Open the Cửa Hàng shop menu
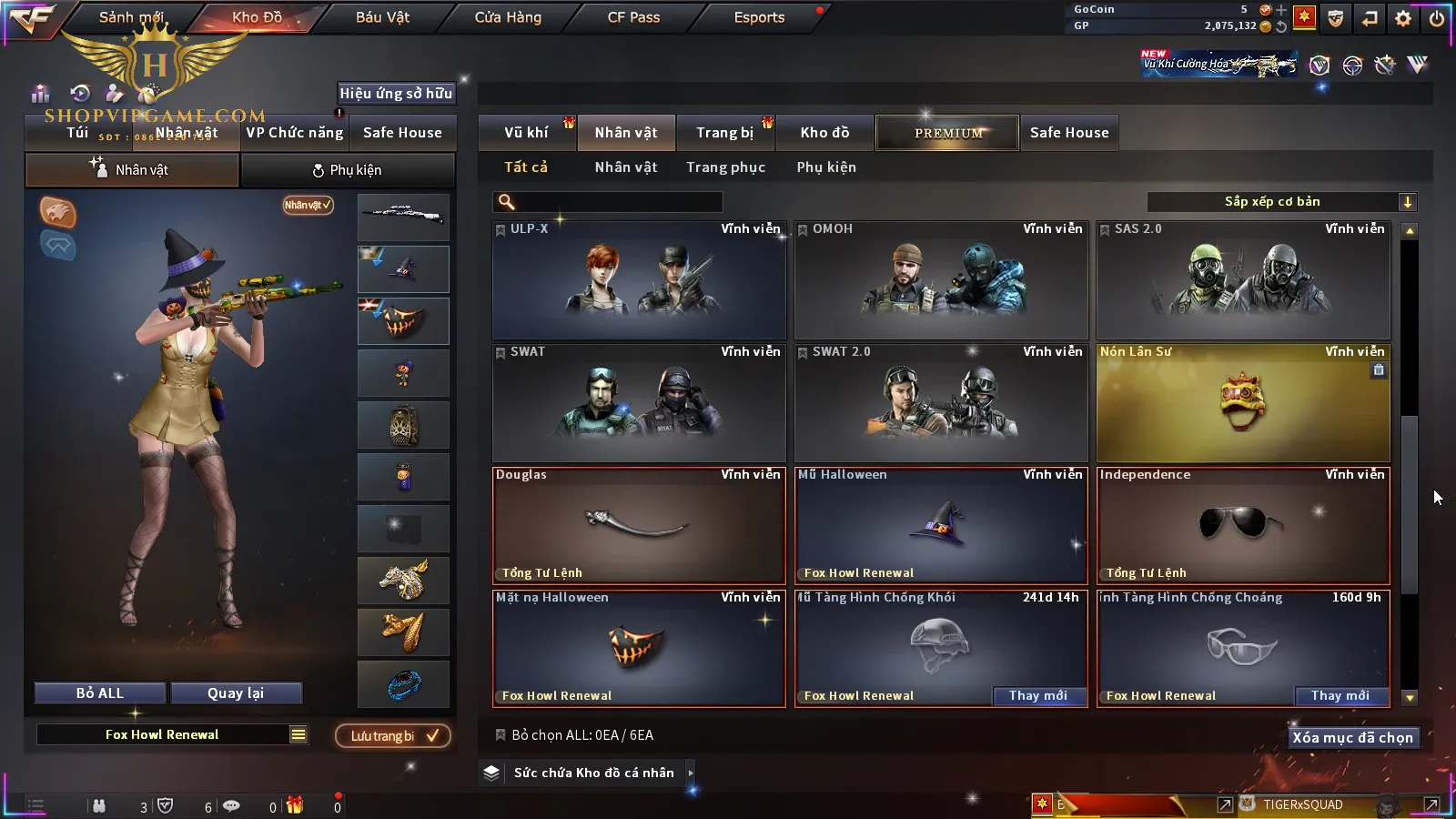Image resolution: width=1456 pixels, height=819 pixels. [508, 17]
